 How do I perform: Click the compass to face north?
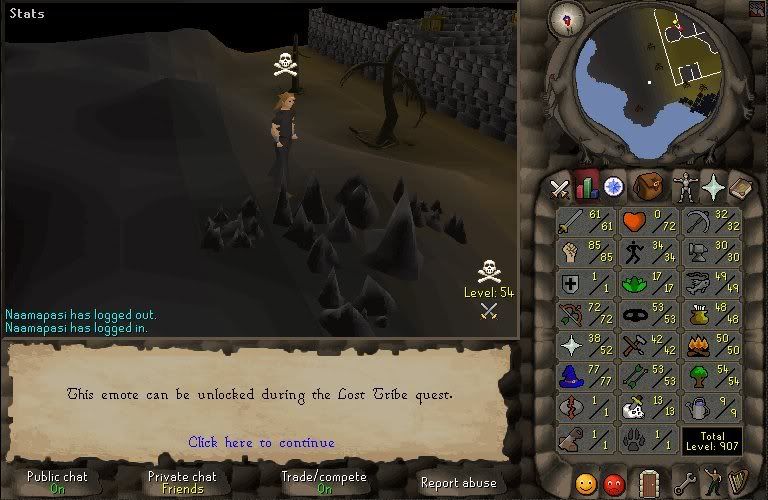(573, 17)
